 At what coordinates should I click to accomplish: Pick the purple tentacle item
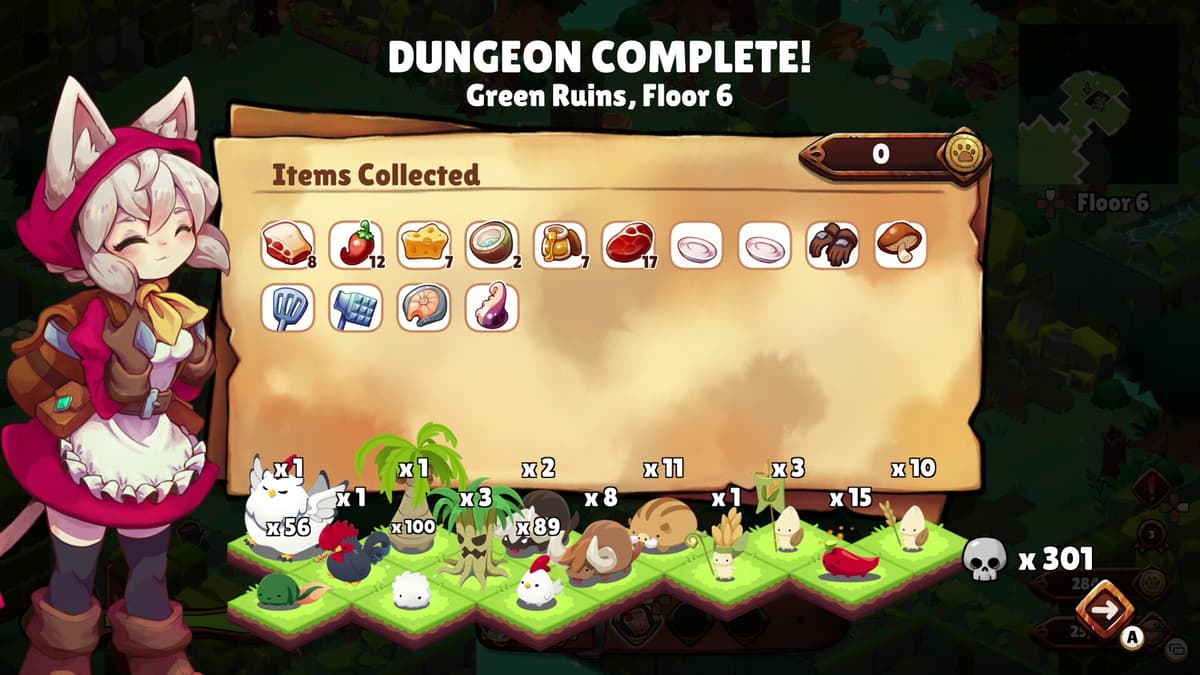pos(492,308)
